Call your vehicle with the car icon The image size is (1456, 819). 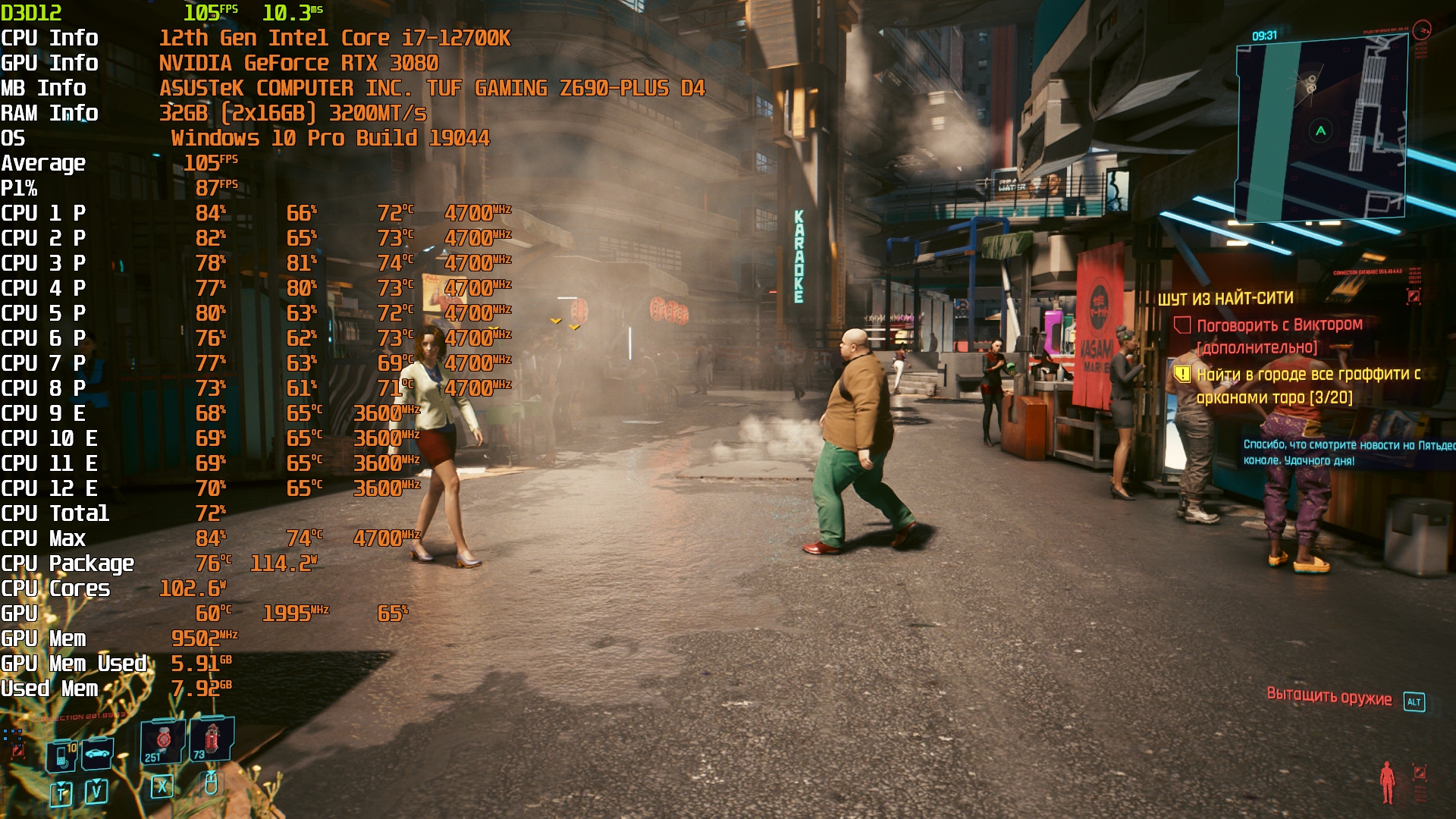coord(97,753)
